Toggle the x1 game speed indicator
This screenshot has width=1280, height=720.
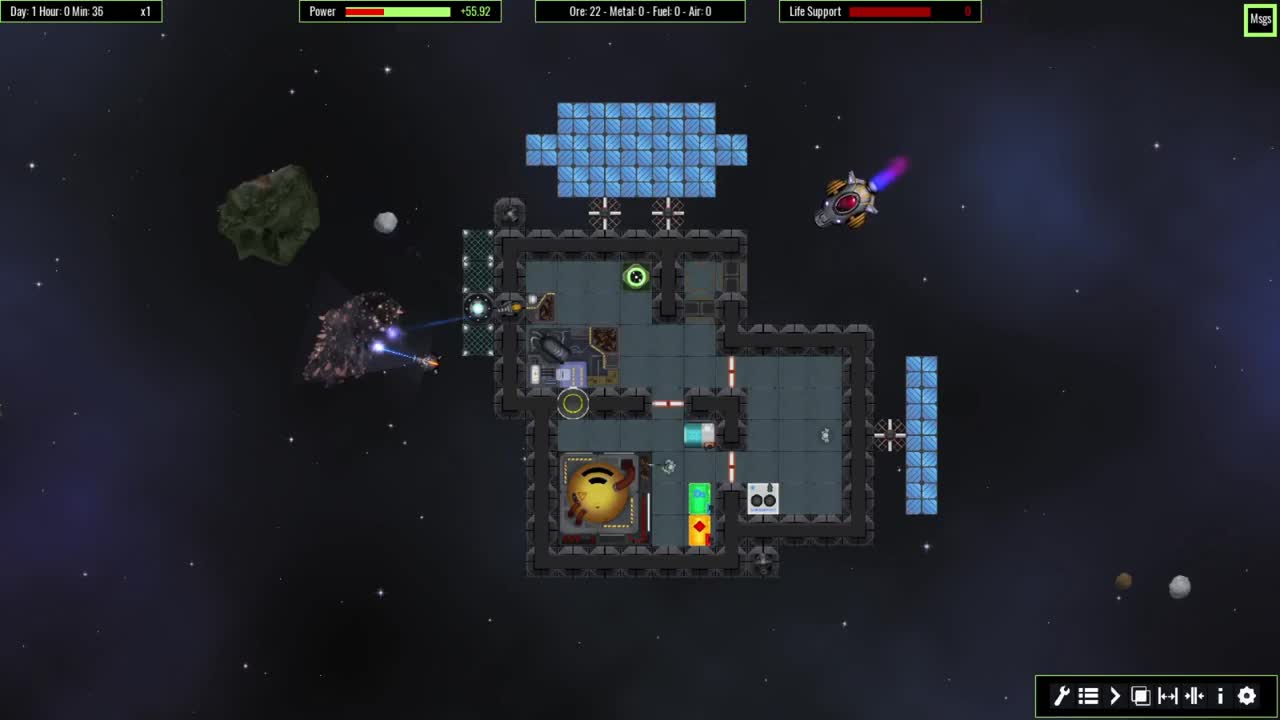[x=143, y=11]
